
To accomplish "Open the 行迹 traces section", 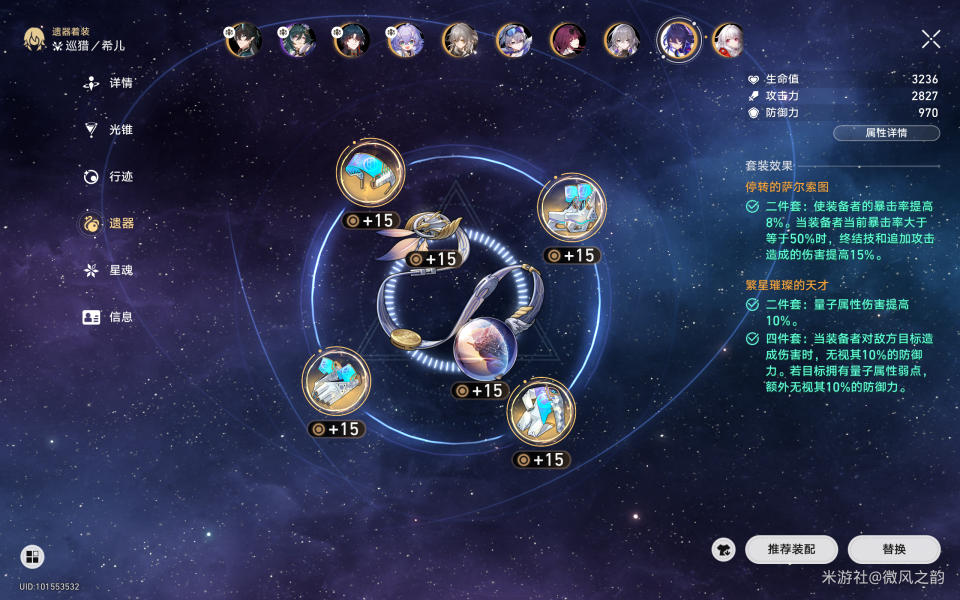I will [x=109, y=176].
